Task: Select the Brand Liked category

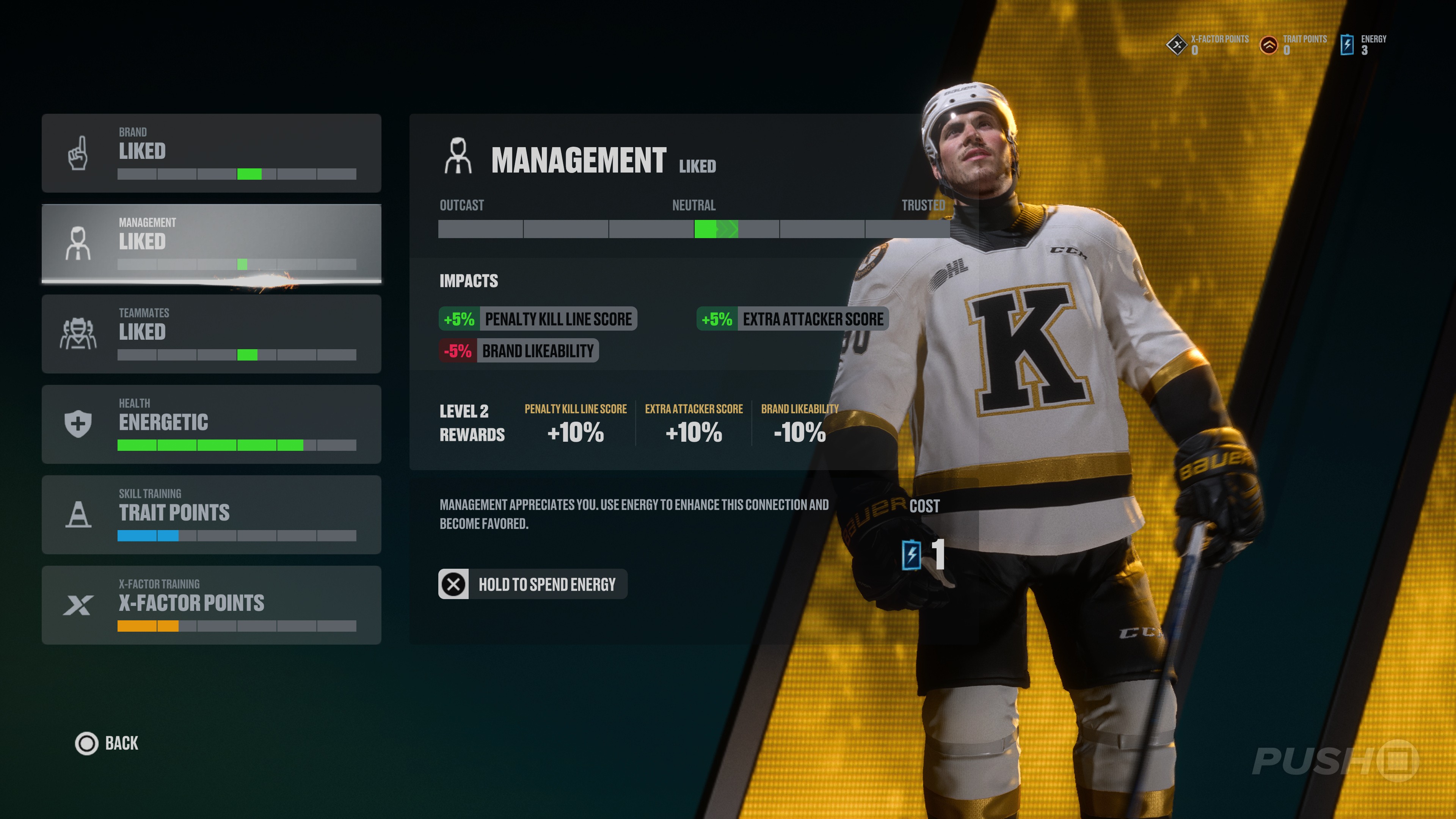Action: click(x=211, y=152)
